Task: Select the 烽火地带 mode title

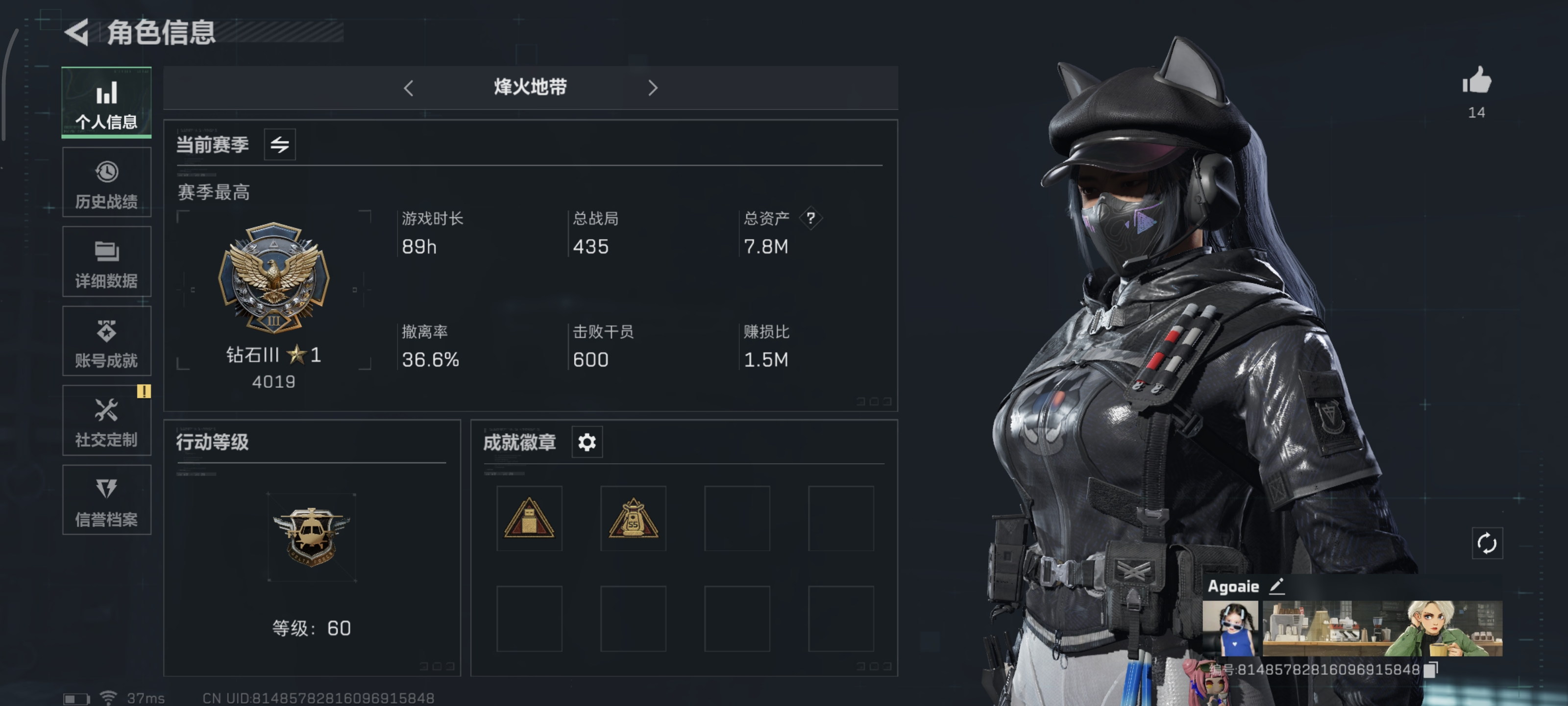Action: [530, 87]
